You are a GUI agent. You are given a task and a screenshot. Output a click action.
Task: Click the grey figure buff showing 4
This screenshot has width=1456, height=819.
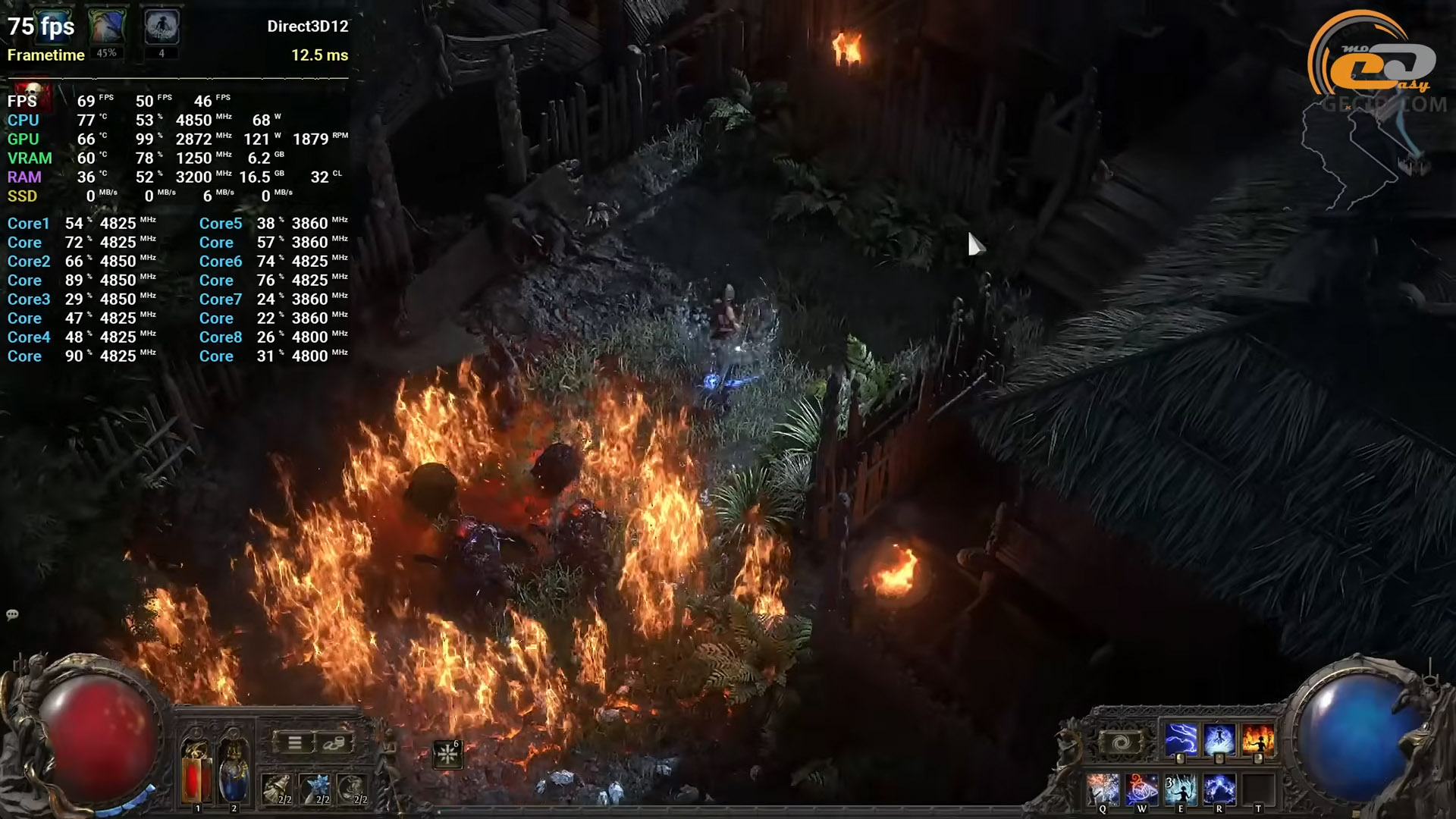[x=162, y=27]
